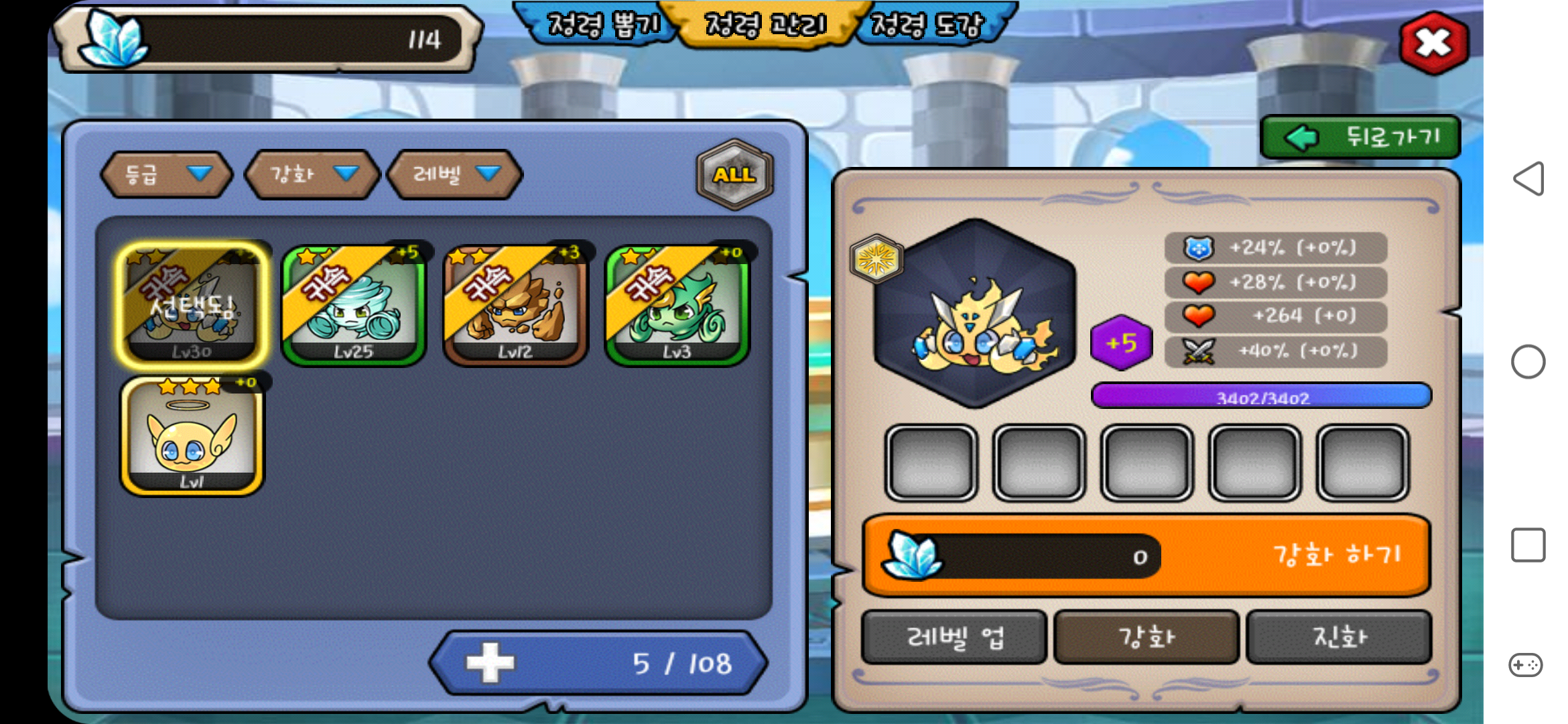1568x724 pixels.
Task: Open the 레벨 filter dropdown
Action: tap(456, 174)
